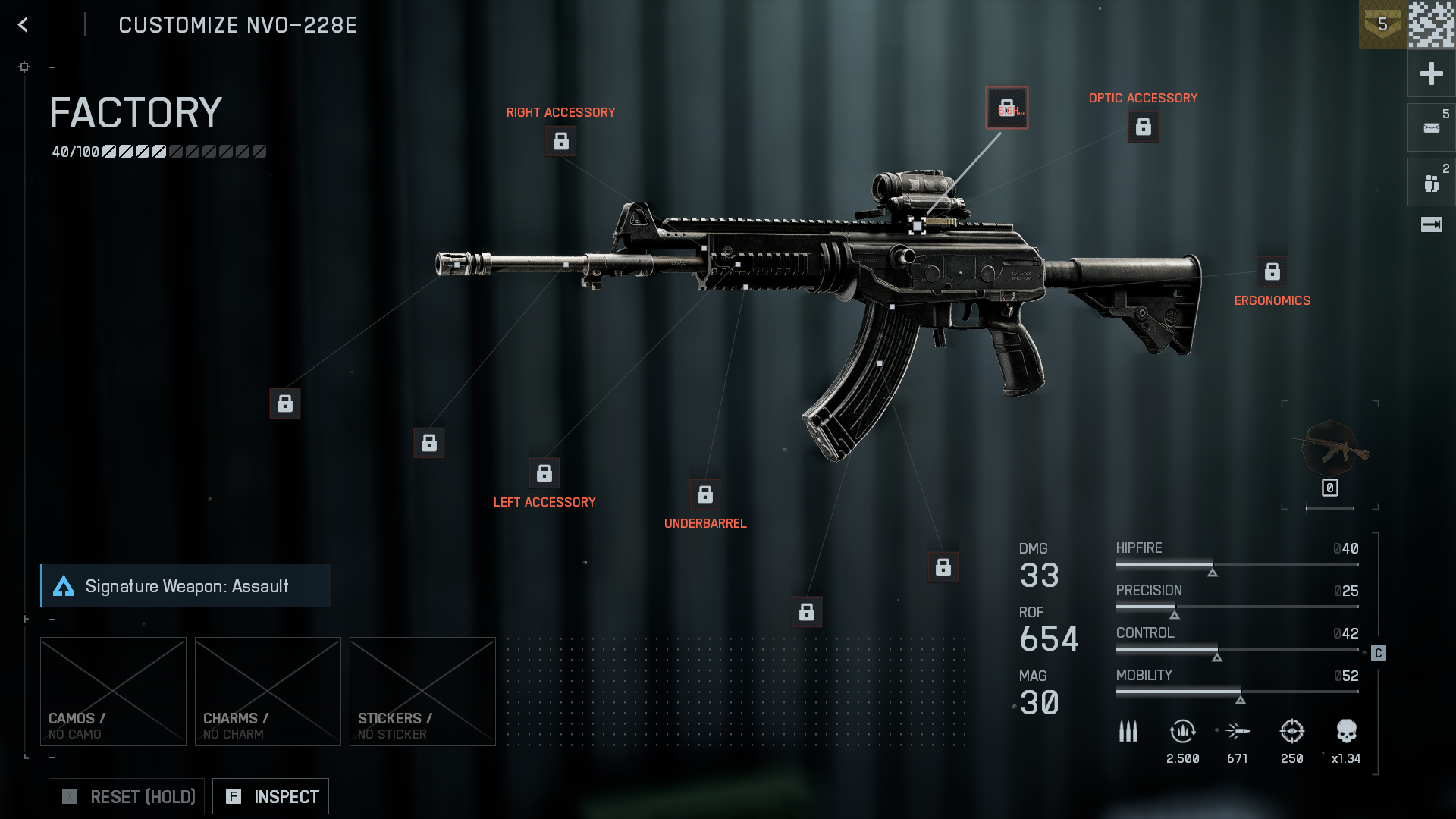The width and height of the screenshot is (1456, 819).
Task: Open the Optic Accessory attachment slot
Action: pos(1143,127)
